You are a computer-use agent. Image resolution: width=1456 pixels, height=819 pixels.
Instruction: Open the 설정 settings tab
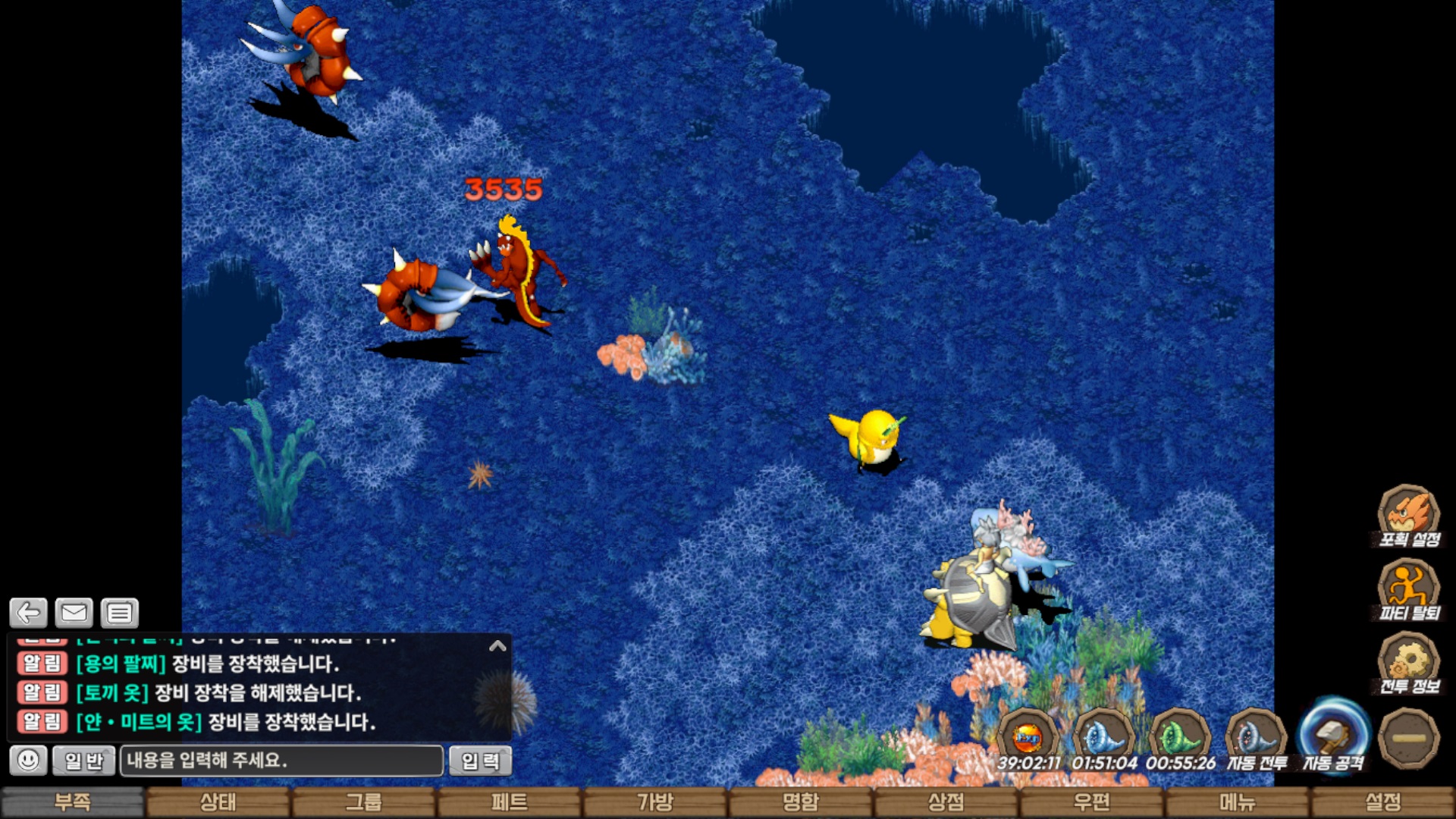(1383, 802)
